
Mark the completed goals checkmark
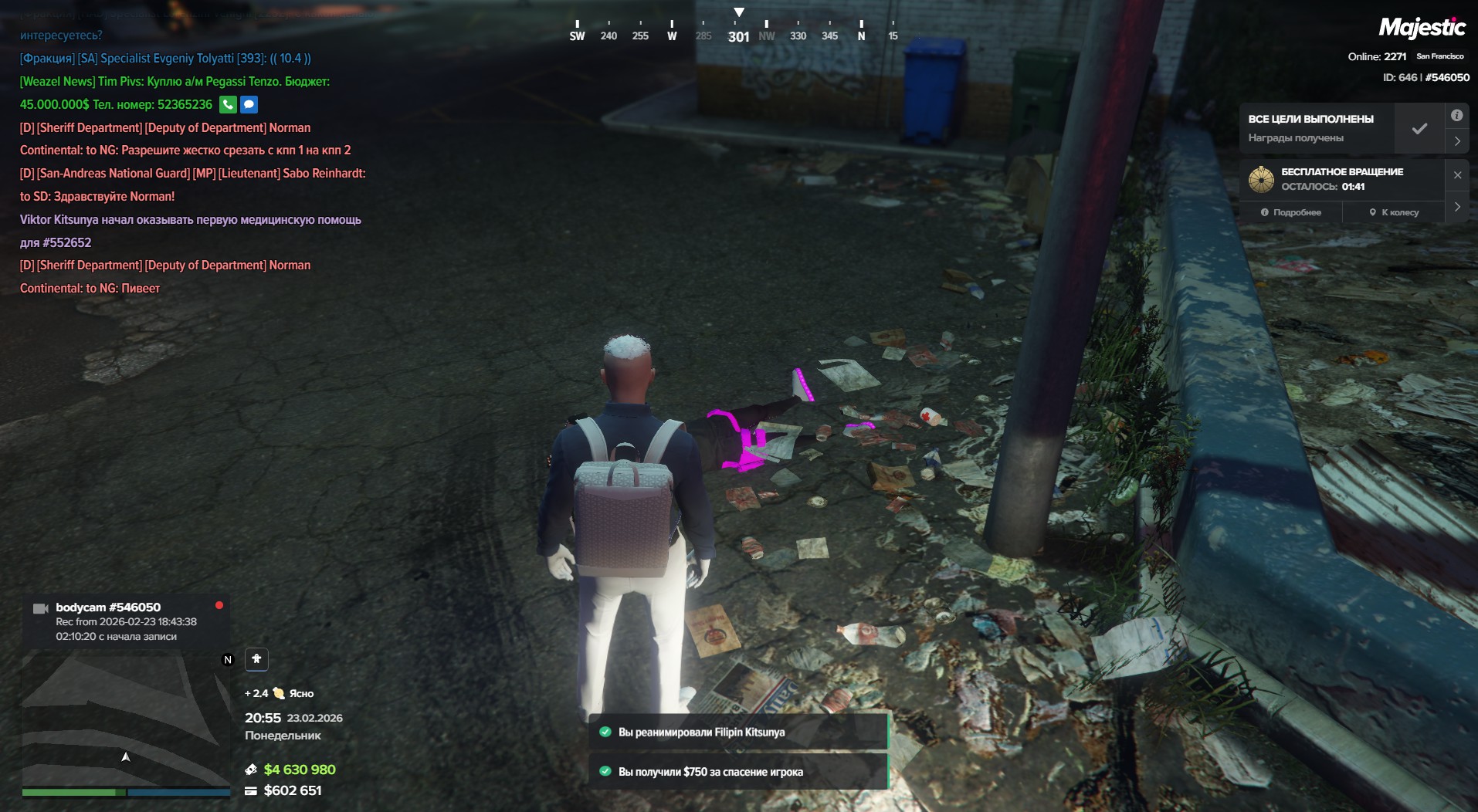[x=1419, y=129]
